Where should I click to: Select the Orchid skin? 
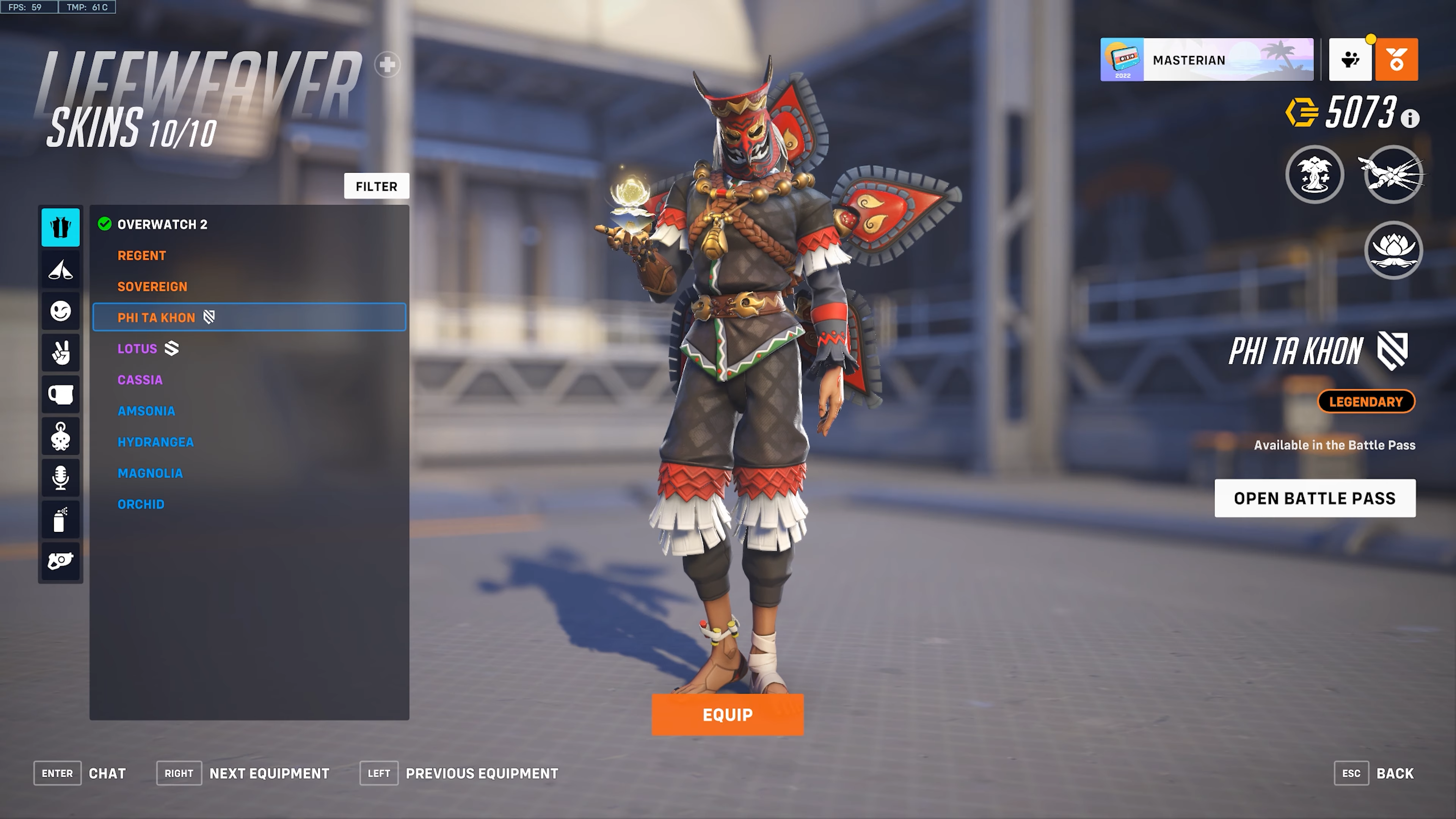(141, 504)
